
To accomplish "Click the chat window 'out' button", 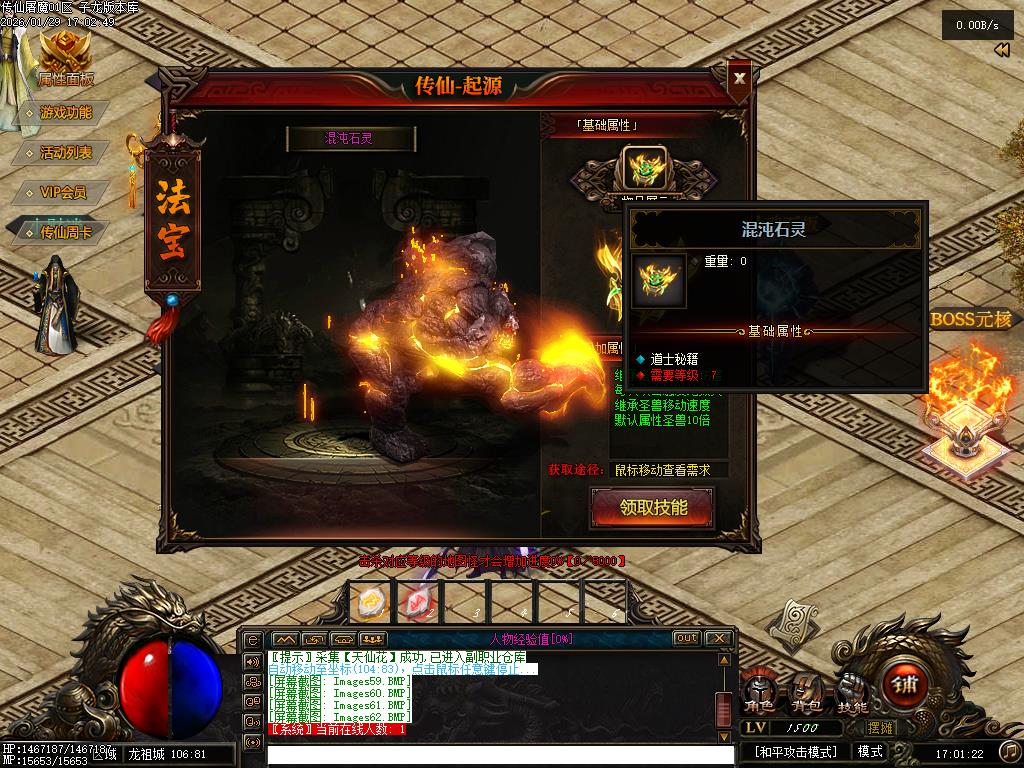I will coord(686,638).
